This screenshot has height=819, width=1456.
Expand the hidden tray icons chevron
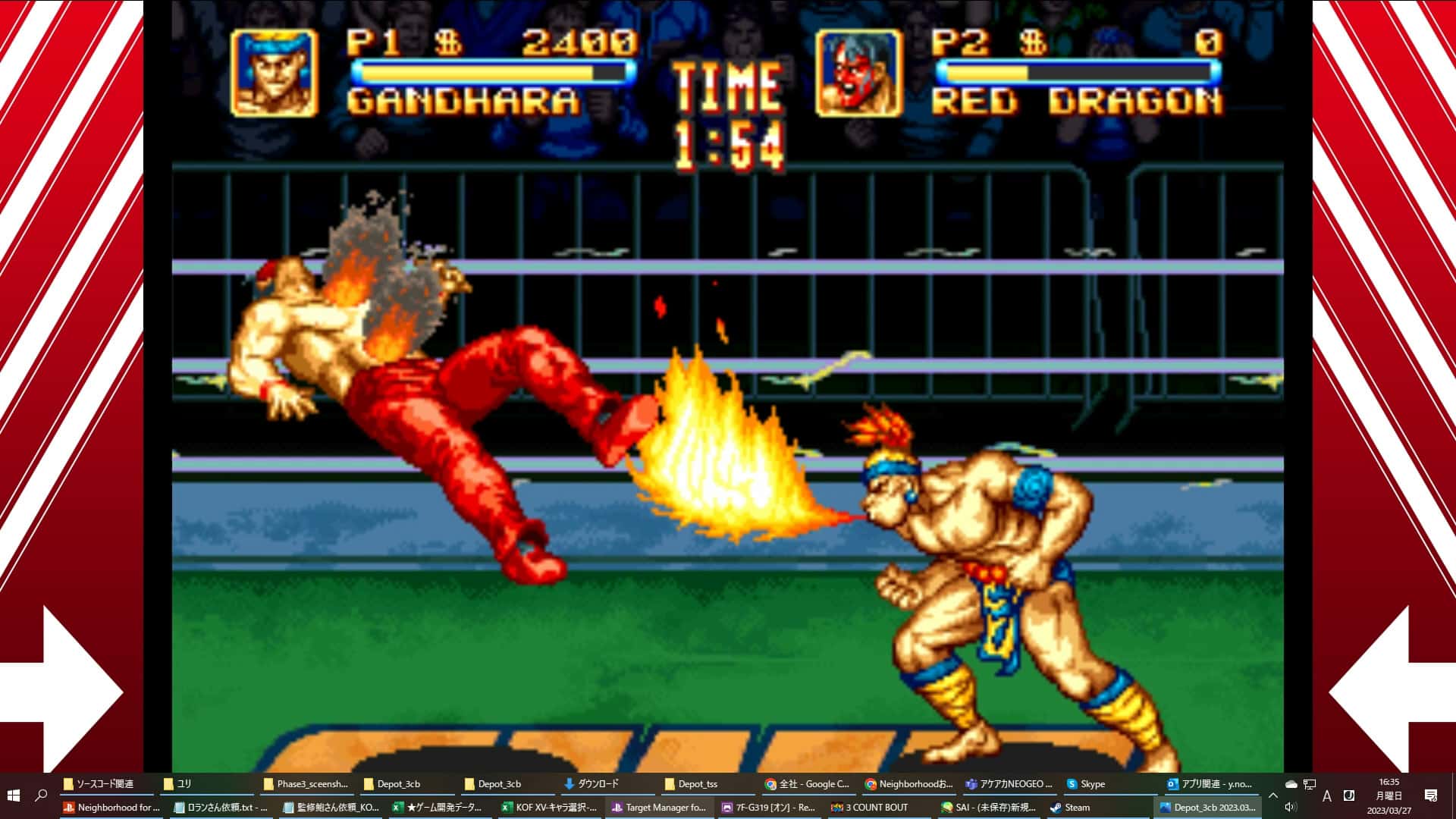pos(1272,795)
